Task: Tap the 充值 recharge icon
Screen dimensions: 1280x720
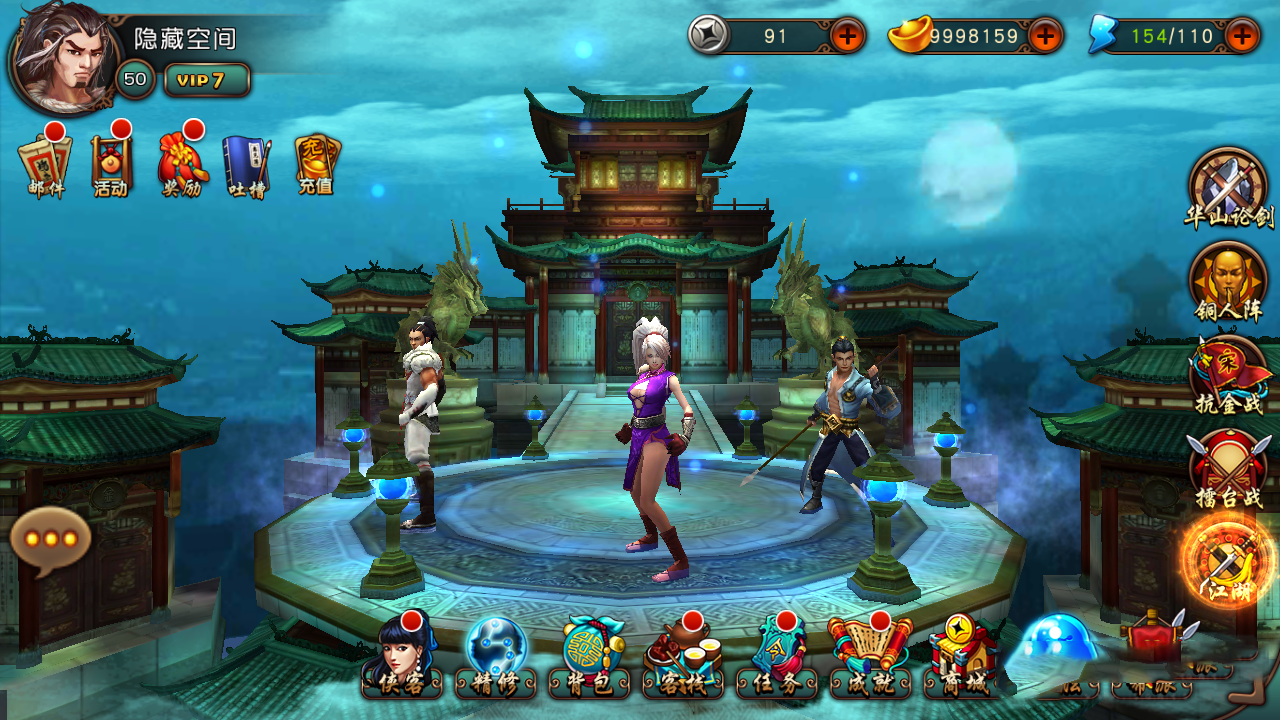Action: [316, 163]
